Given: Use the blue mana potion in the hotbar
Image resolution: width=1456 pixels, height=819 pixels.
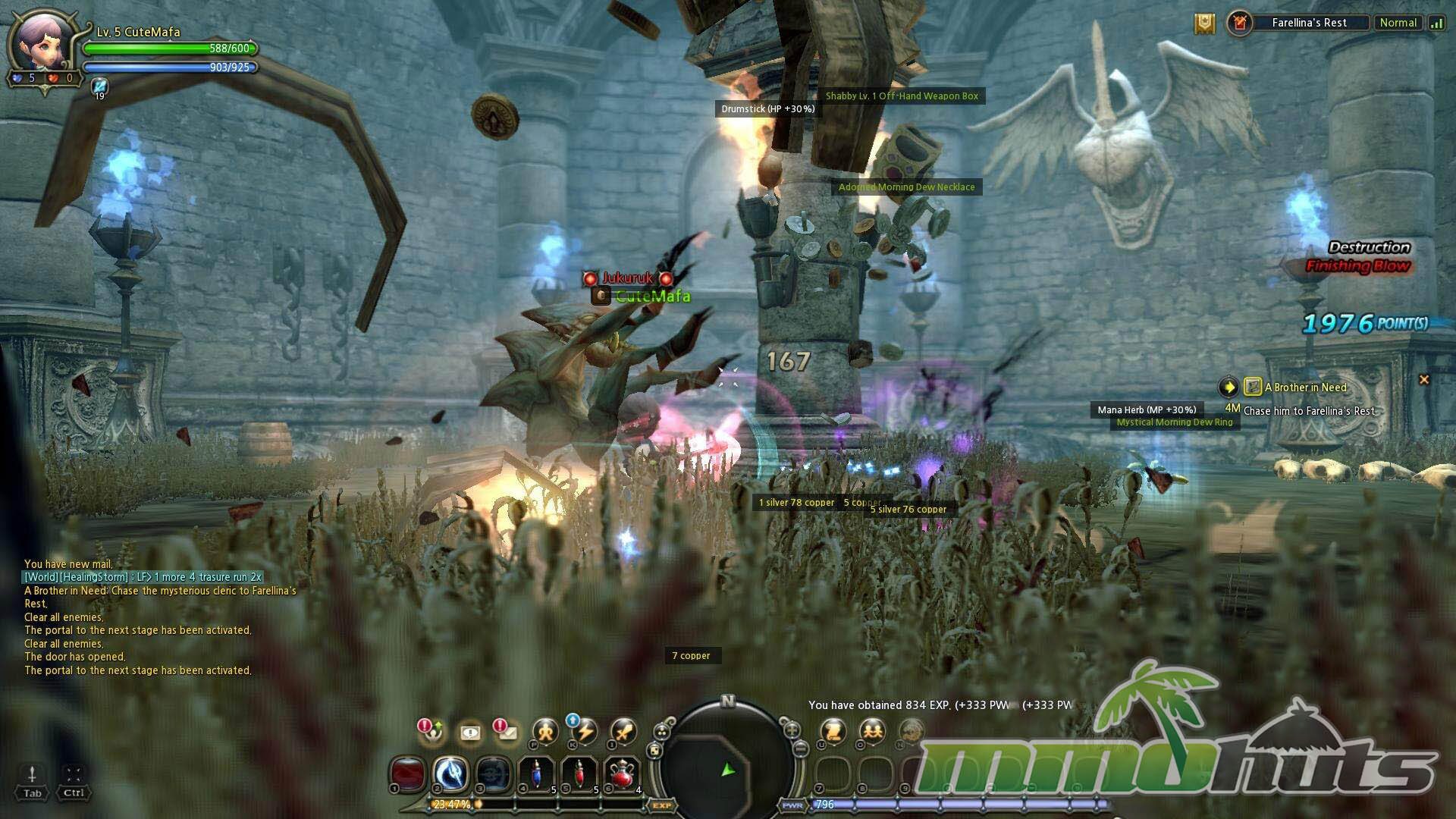Looking at the screenshot, I should coord(537,775).
